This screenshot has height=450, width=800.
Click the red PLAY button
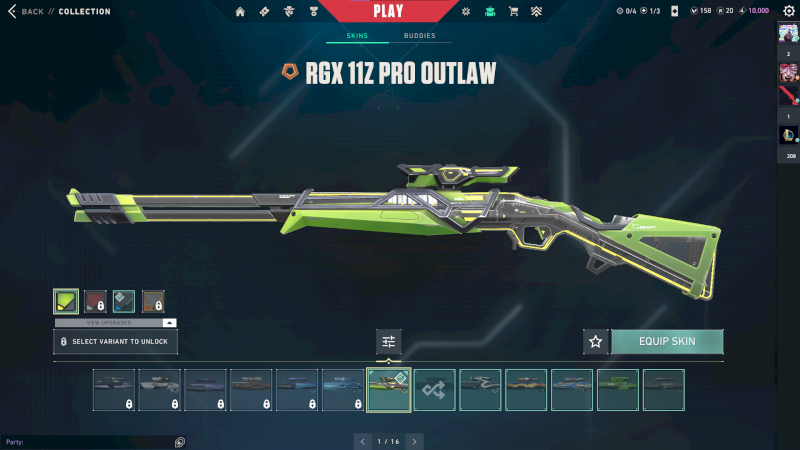(388, 11)
